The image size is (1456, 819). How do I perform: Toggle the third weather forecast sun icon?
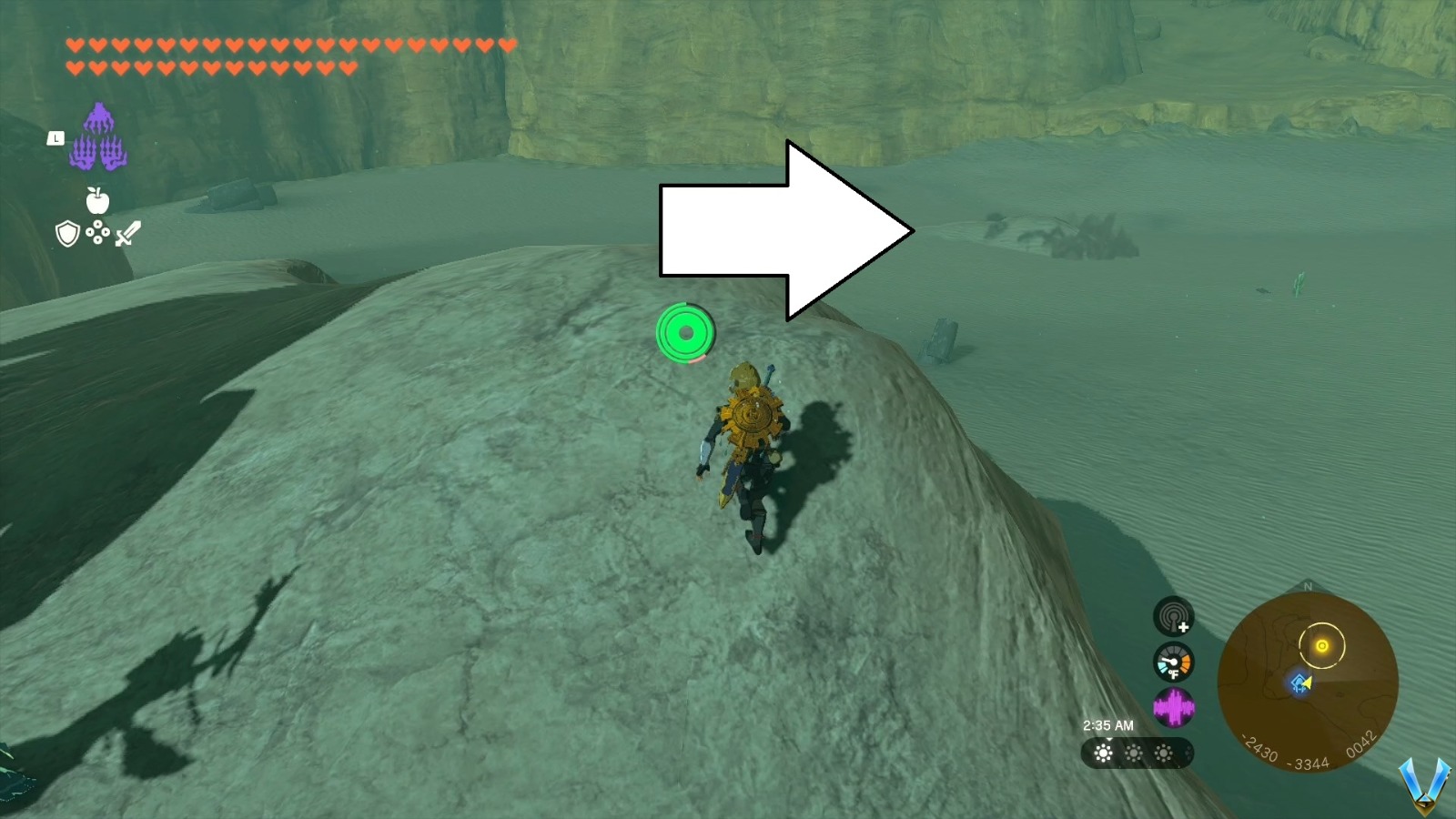pyautogui.click(x=1163, y=753)
